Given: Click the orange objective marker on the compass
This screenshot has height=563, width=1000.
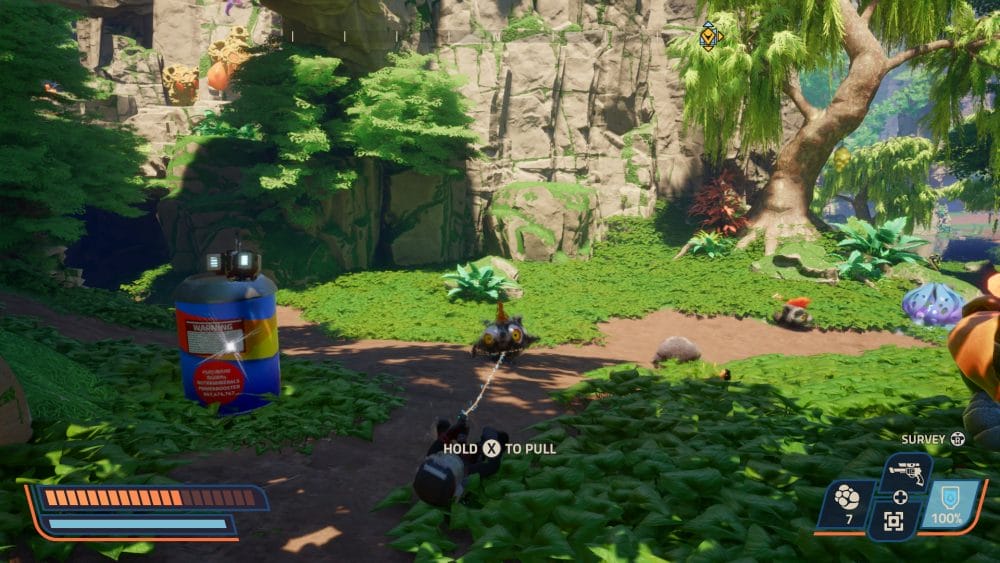Looking at the screenshot, I should click(x=709, y=37).
